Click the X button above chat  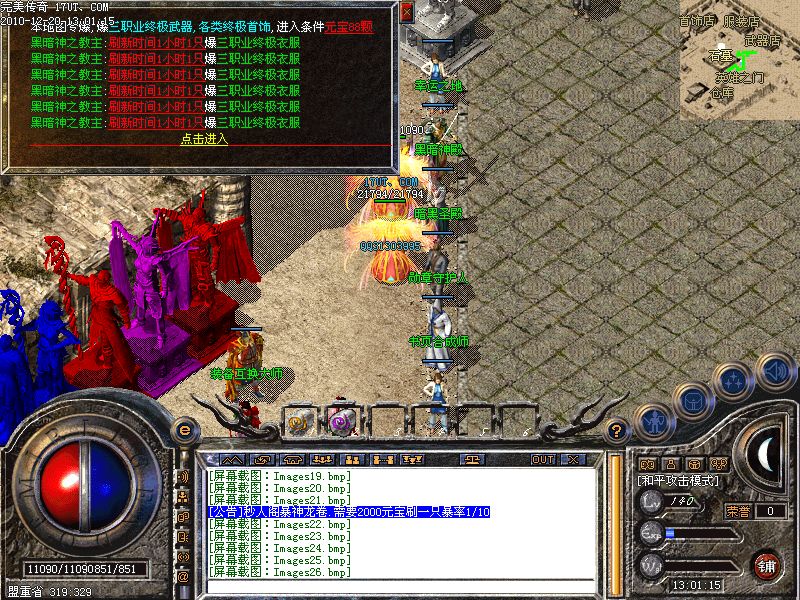point(573,459)
